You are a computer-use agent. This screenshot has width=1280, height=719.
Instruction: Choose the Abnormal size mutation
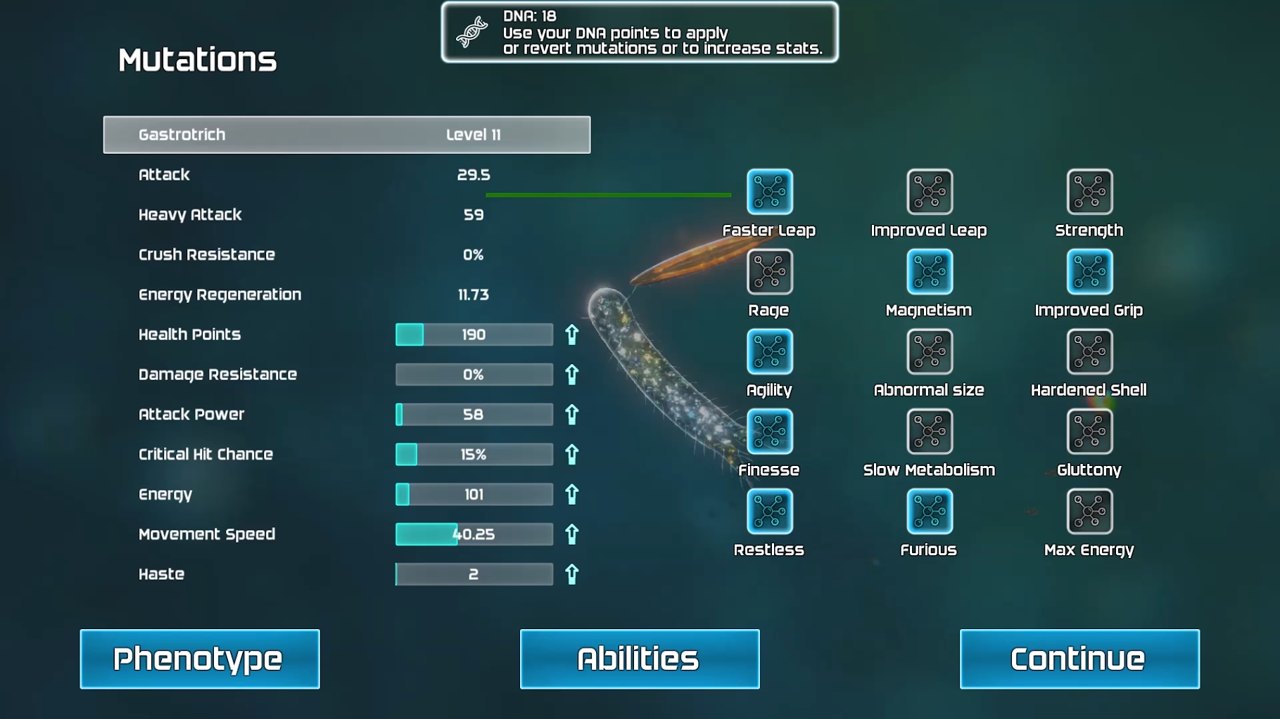click(x=929, y=352)
